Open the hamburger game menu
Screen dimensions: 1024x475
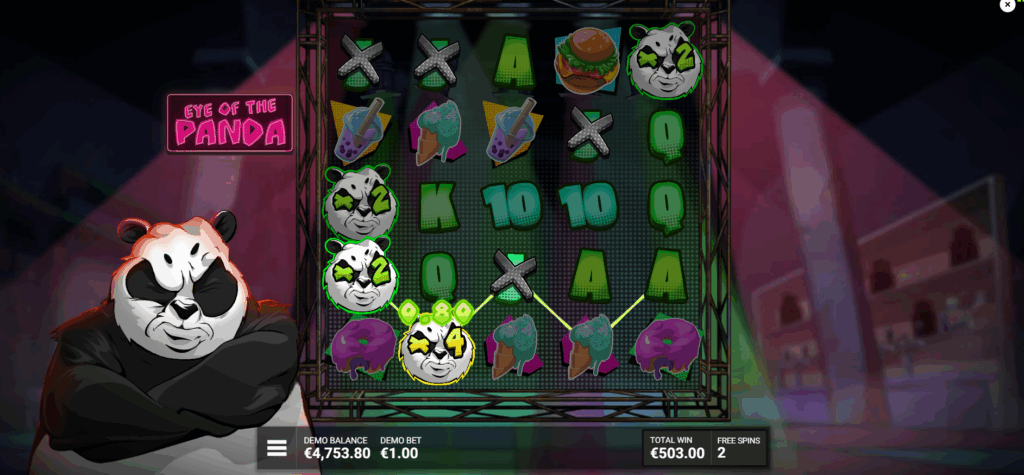276,448
